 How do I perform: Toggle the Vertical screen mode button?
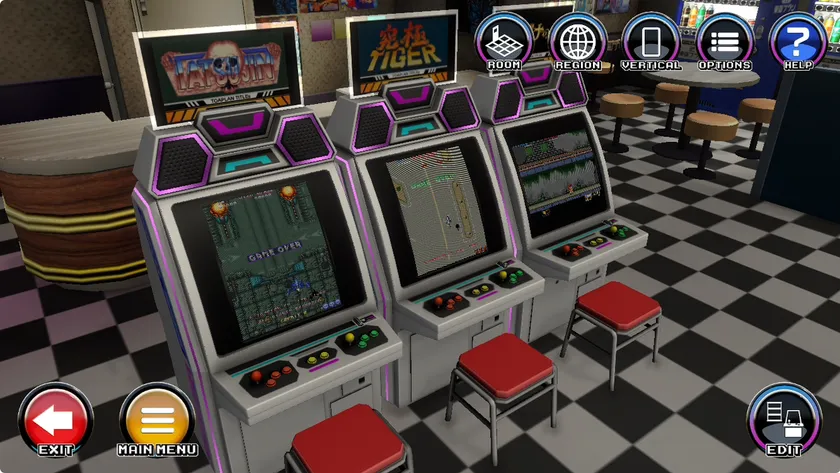click(x=651, y=42)
